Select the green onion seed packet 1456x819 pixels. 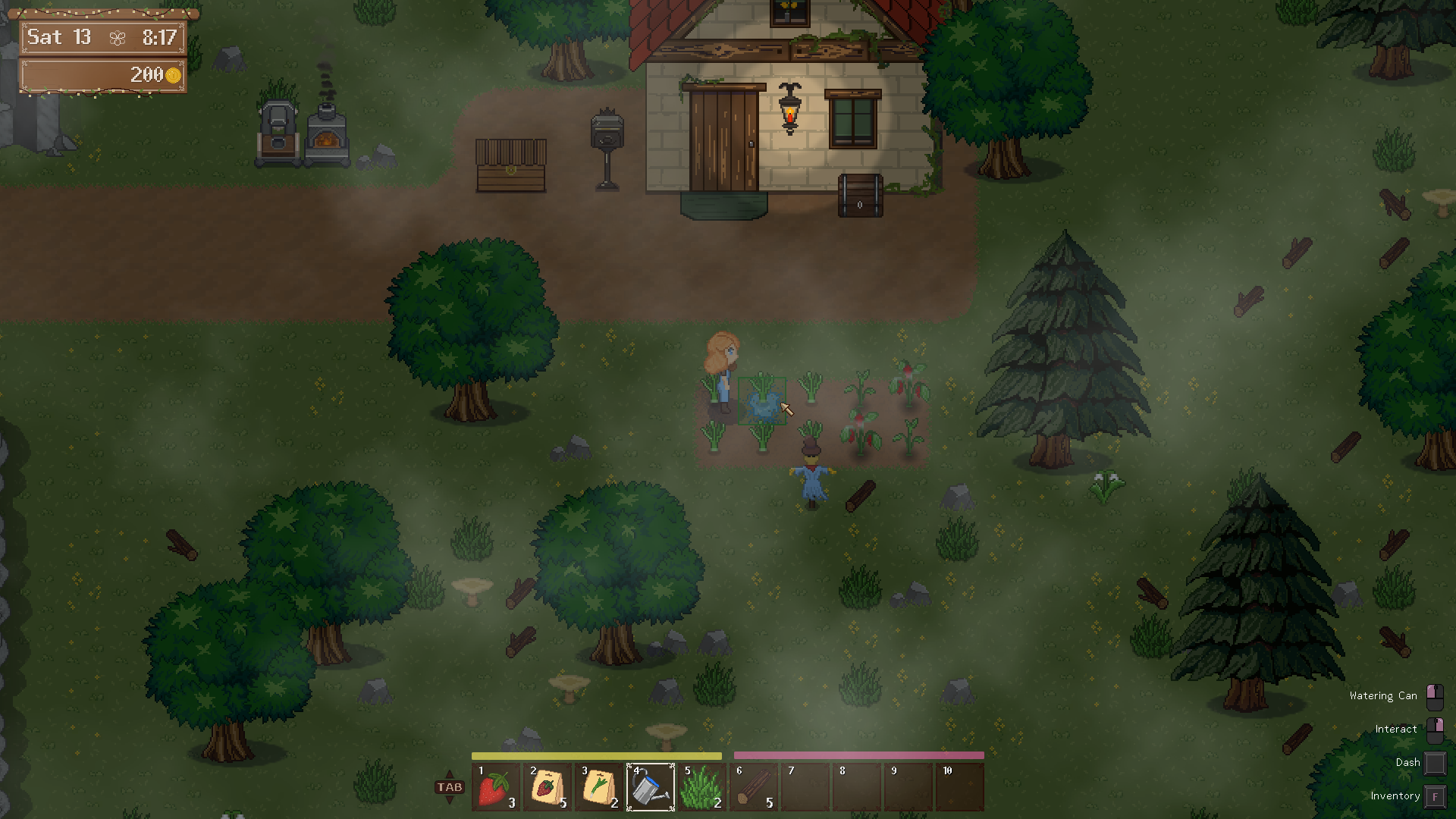click(x=599, y=788)
